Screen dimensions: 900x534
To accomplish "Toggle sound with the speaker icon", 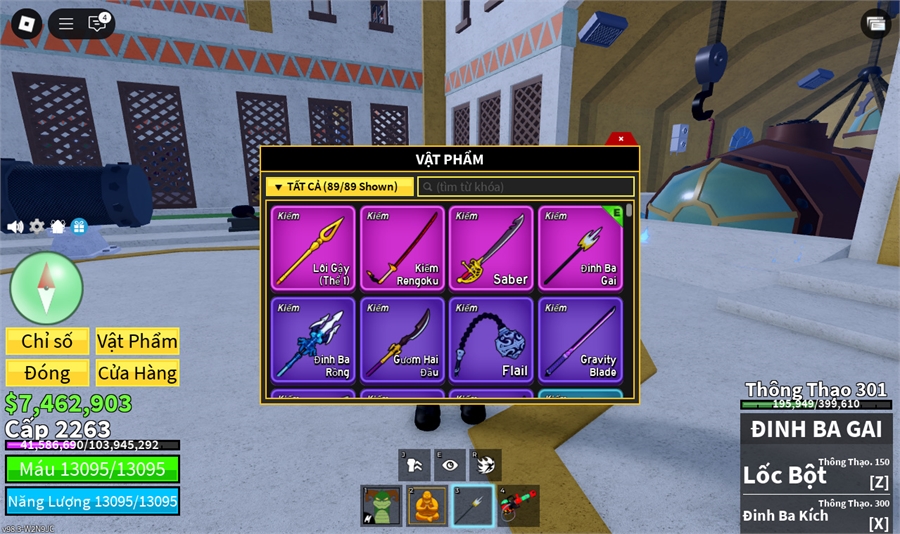I will pyautogui.click(x=15, y=227).
